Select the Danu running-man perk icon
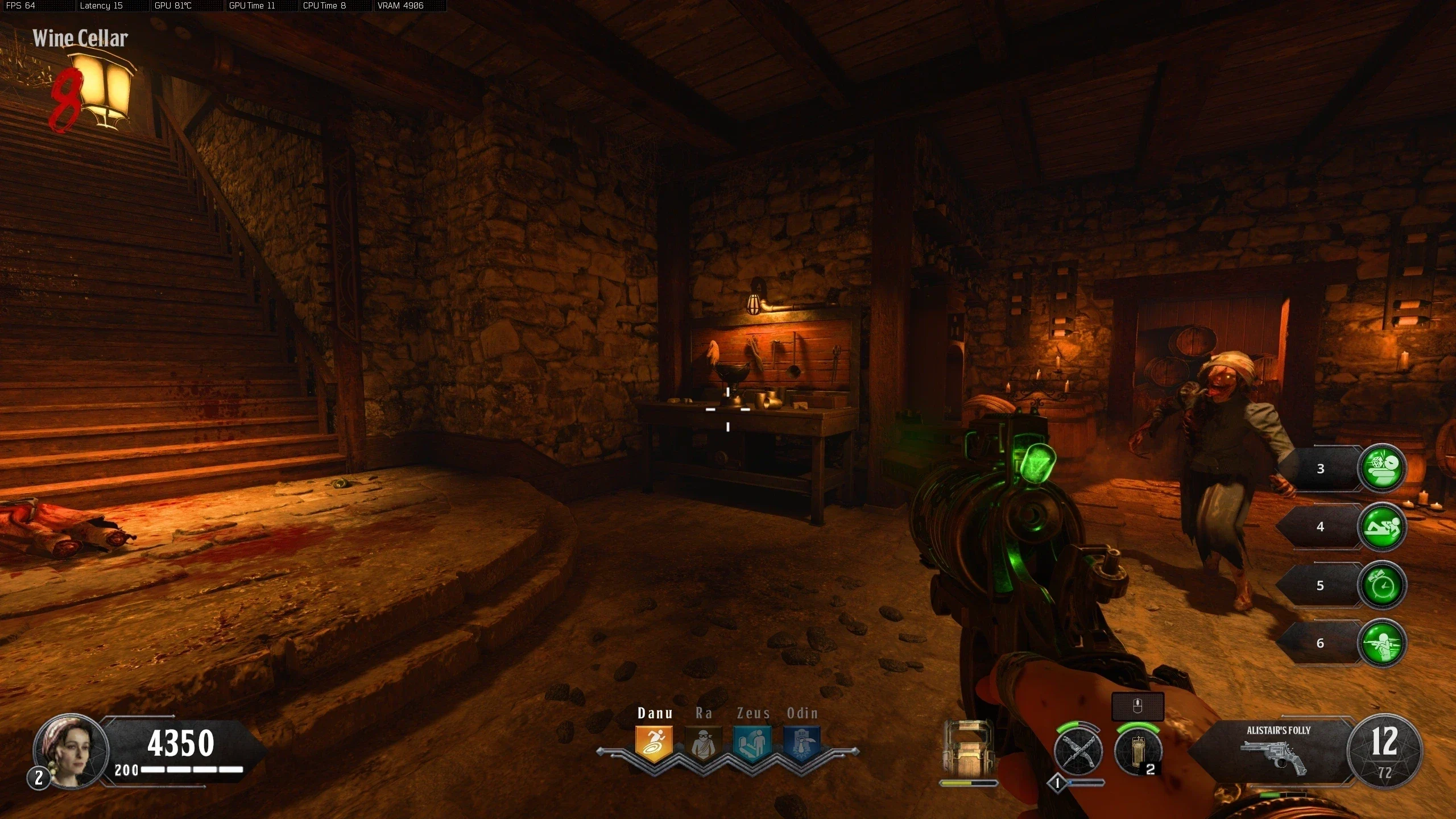 (x=654, y=744)
